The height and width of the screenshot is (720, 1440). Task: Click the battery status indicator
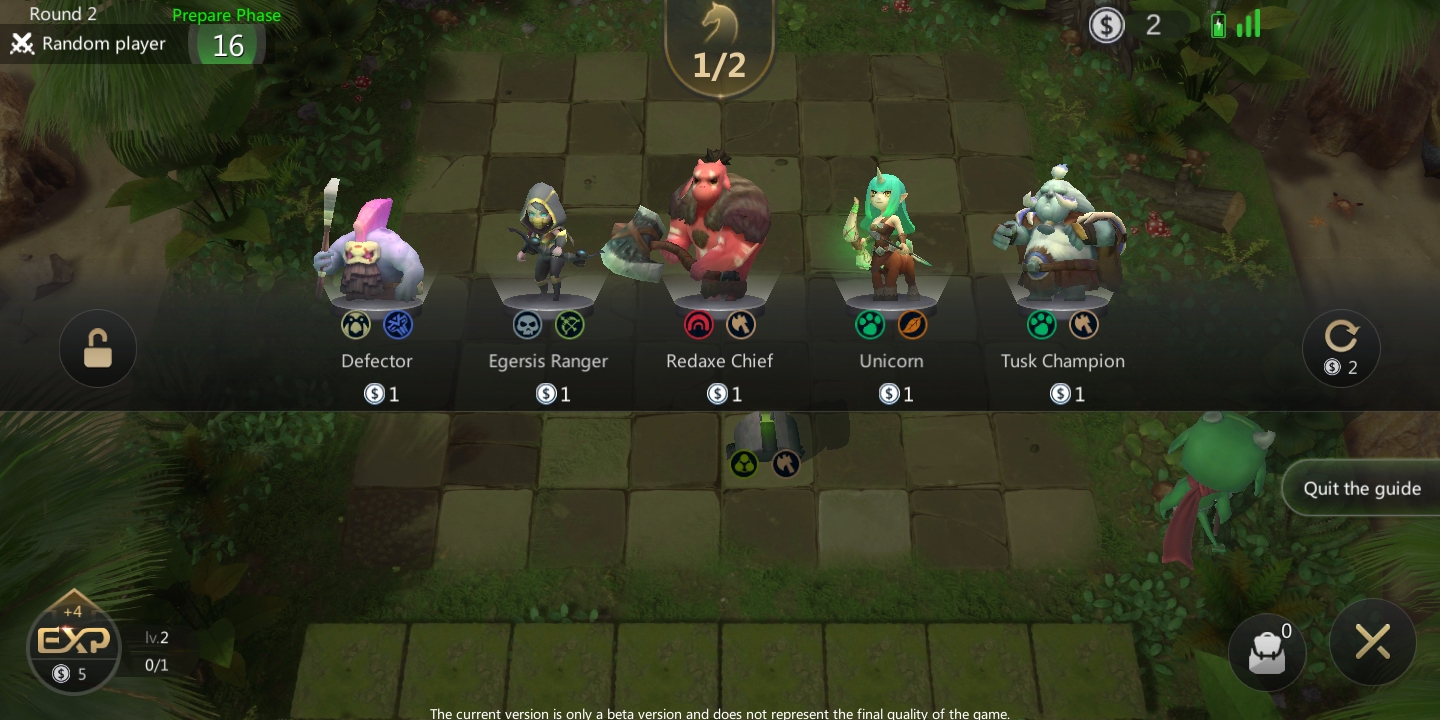click(1219, 22)
